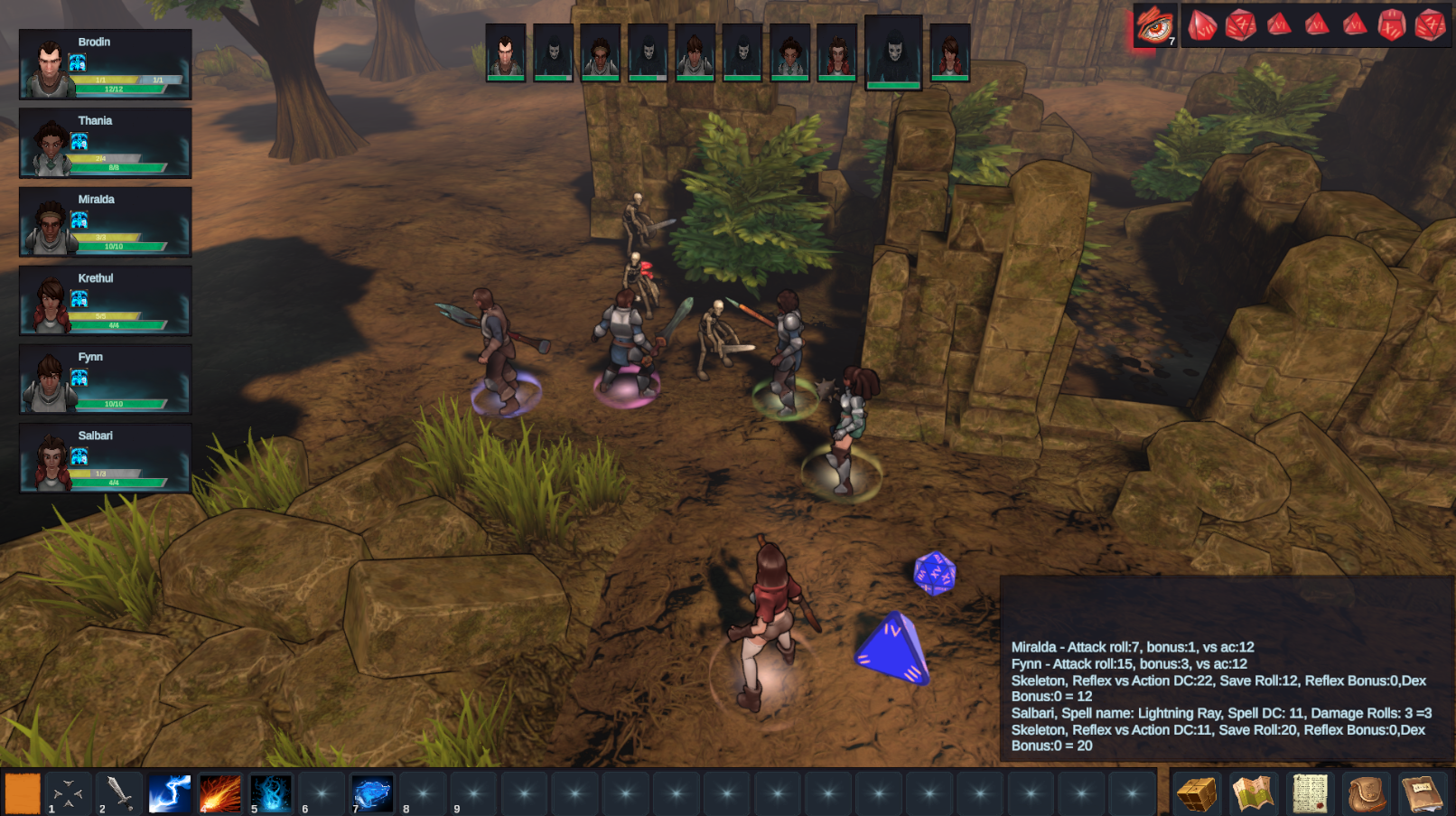
Task: Open the world map icon
Action: (x=1254, y=791)
